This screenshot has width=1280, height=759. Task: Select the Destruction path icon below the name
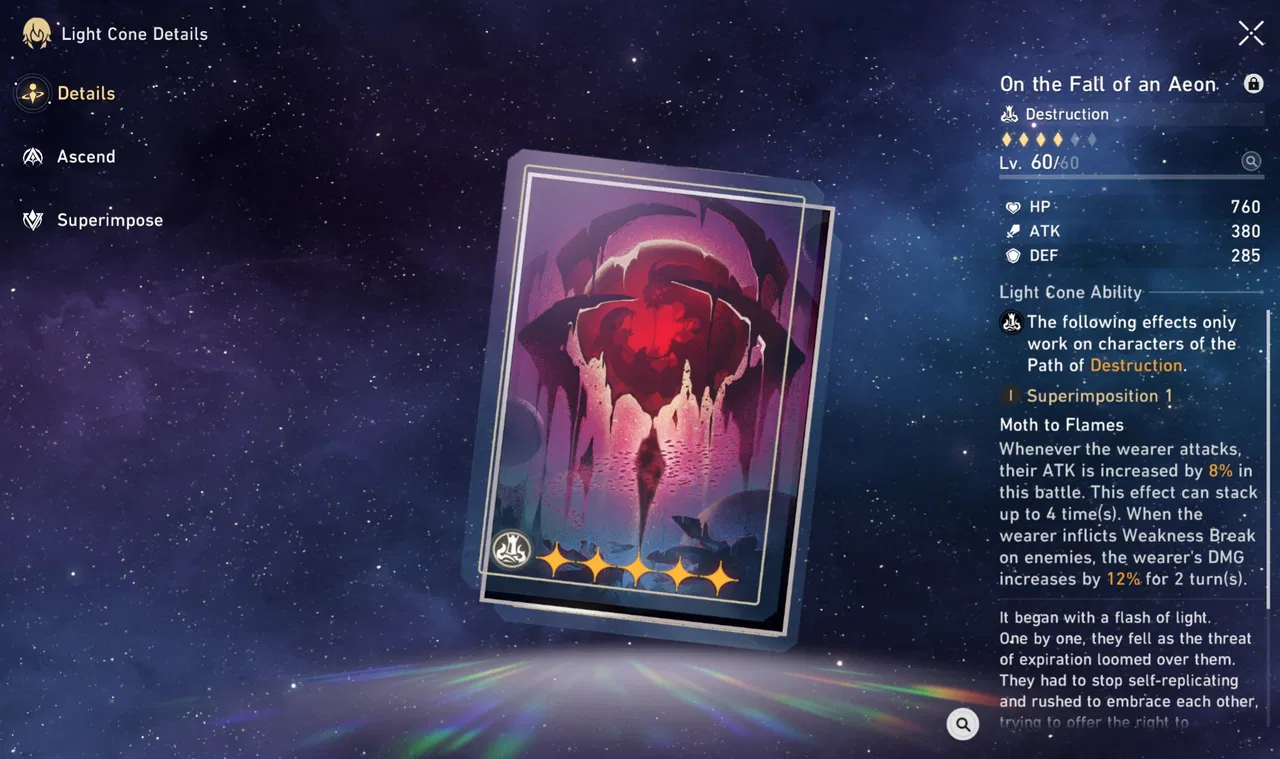pos(1011,114)
